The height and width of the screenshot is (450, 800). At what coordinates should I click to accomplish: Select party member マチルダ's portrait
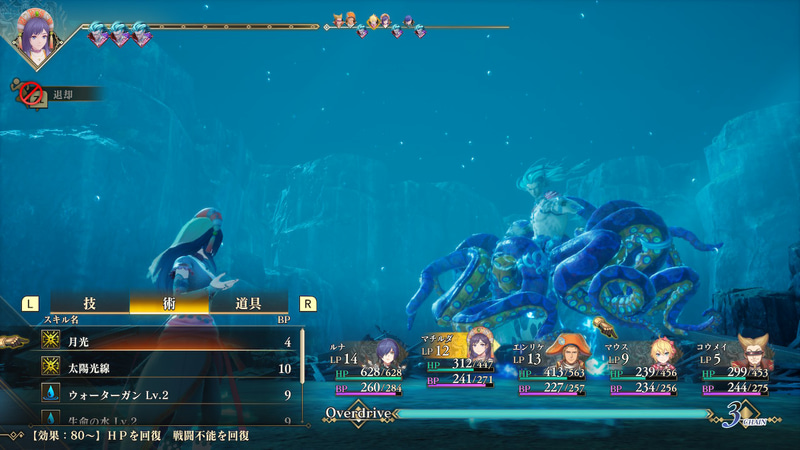pyautogui.click(x=480, y=350)
